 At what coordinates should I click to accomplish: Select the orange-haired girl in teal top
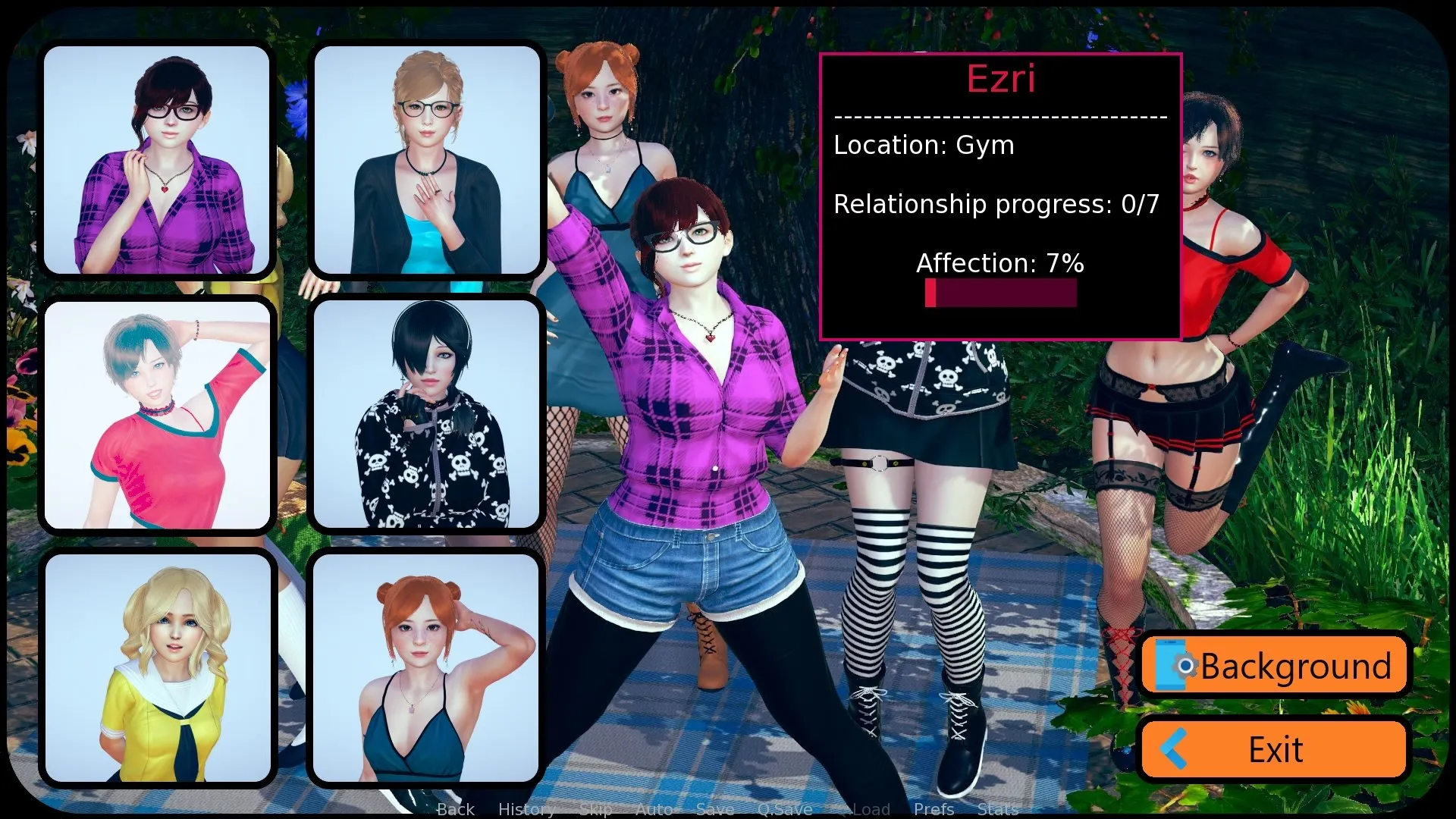pos(428,669)
